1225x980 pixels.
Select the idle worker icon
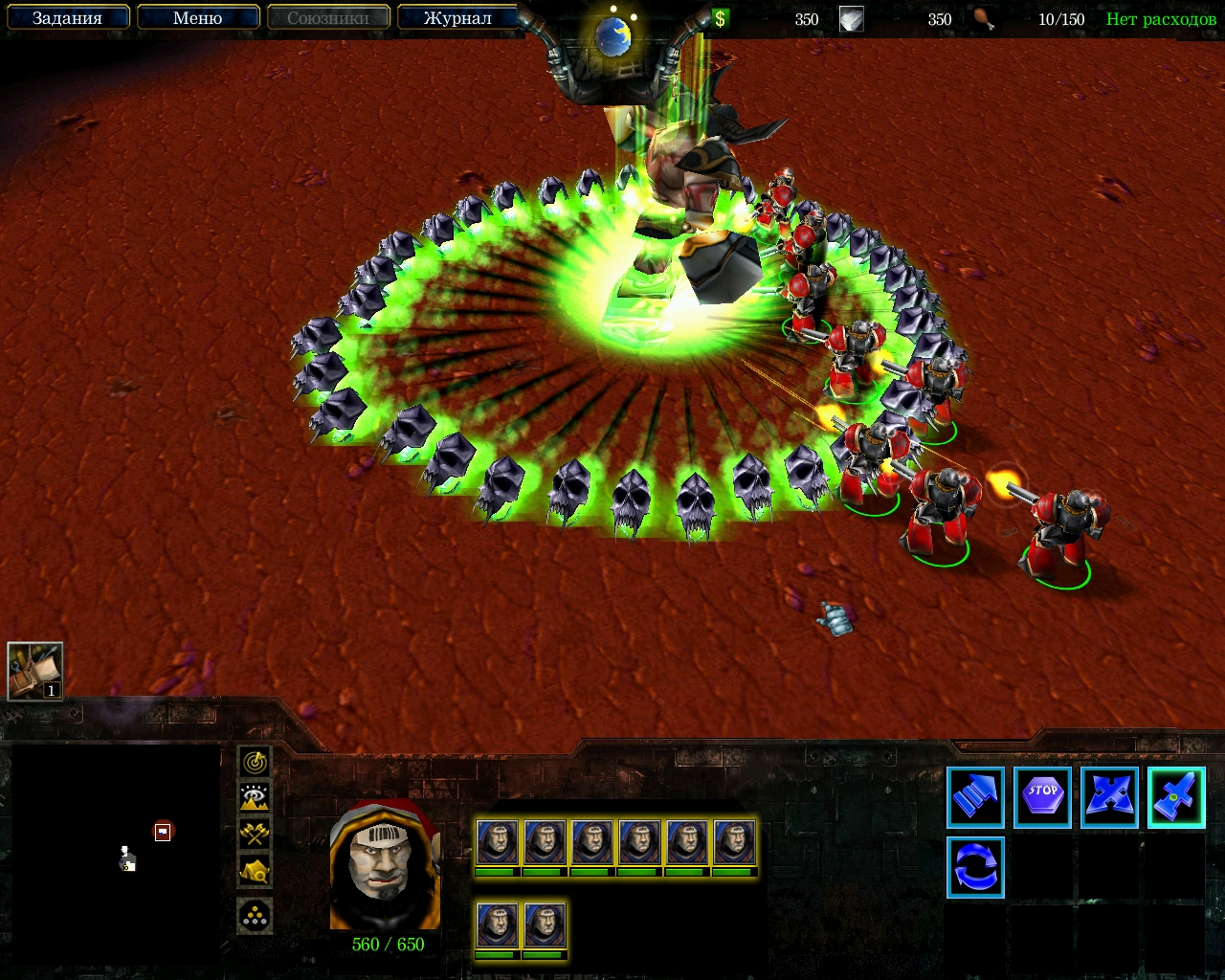(35, 671)
